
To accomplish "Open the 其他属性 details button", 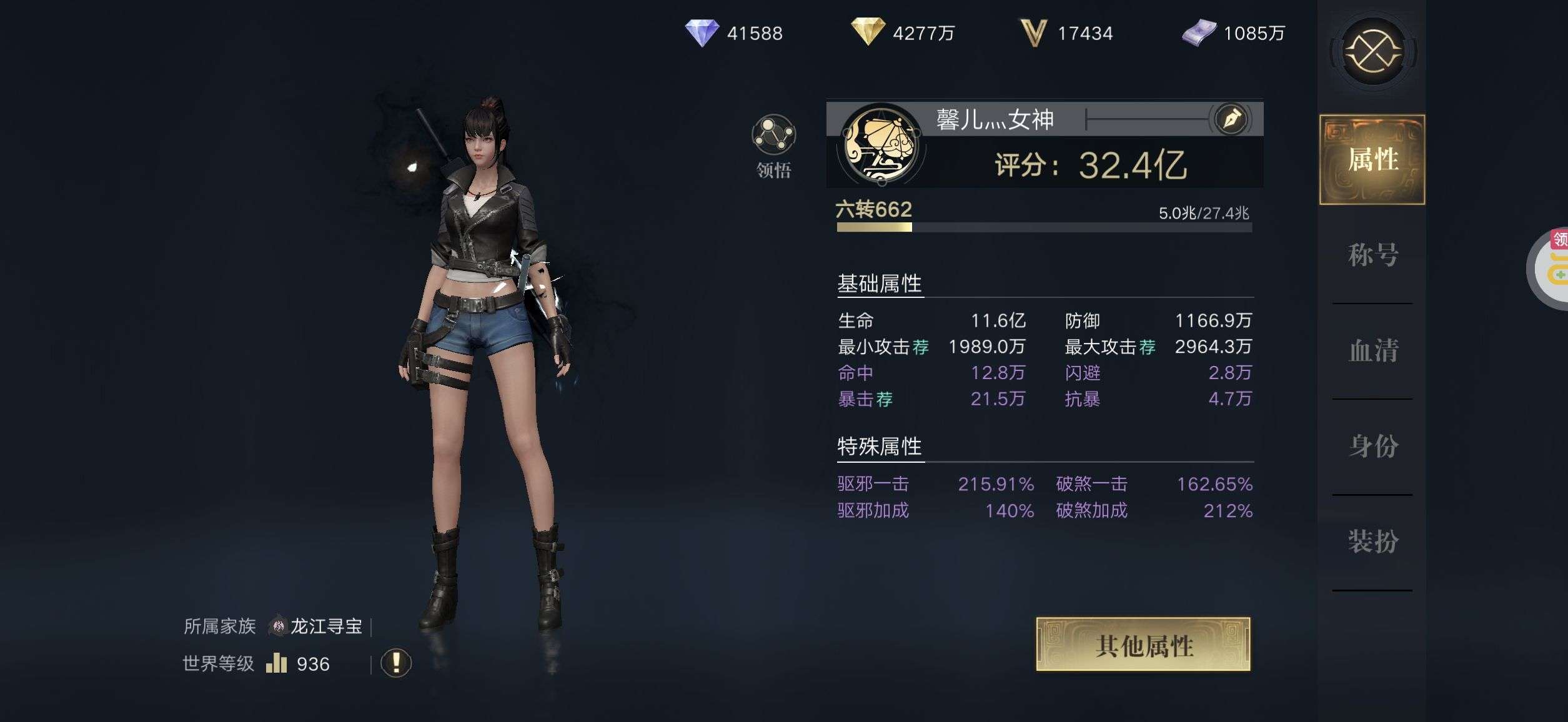I will click(x=1143, y=645).
